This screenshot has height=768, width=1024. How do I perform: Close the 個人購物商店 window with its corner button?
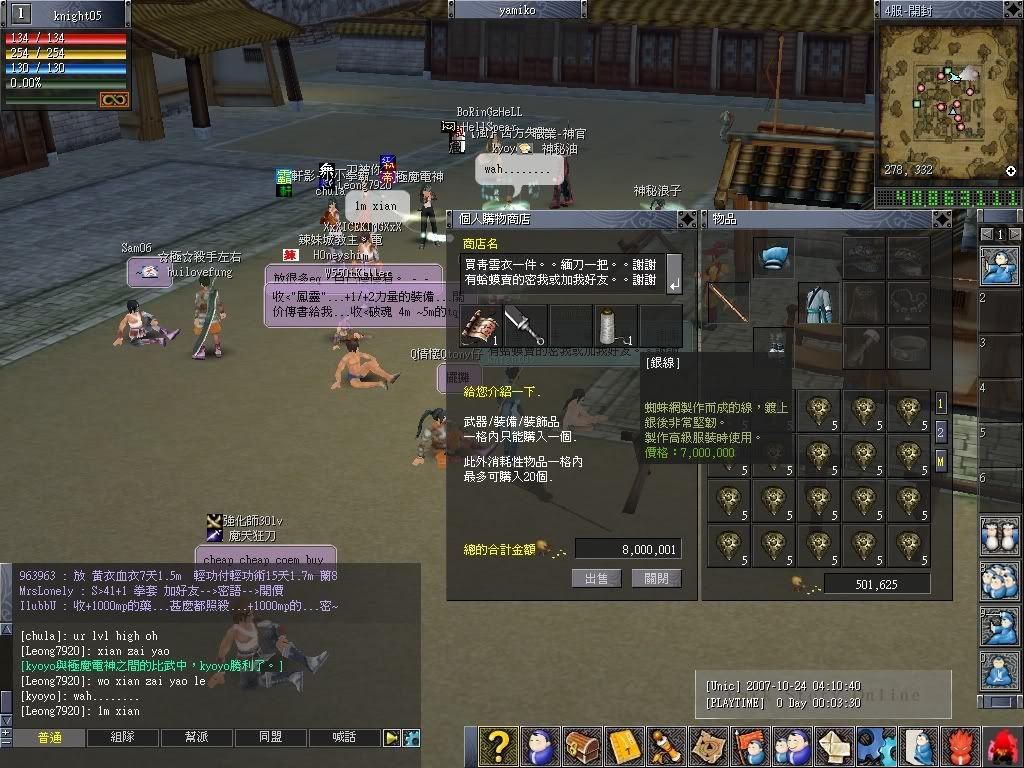coord(686,219)
